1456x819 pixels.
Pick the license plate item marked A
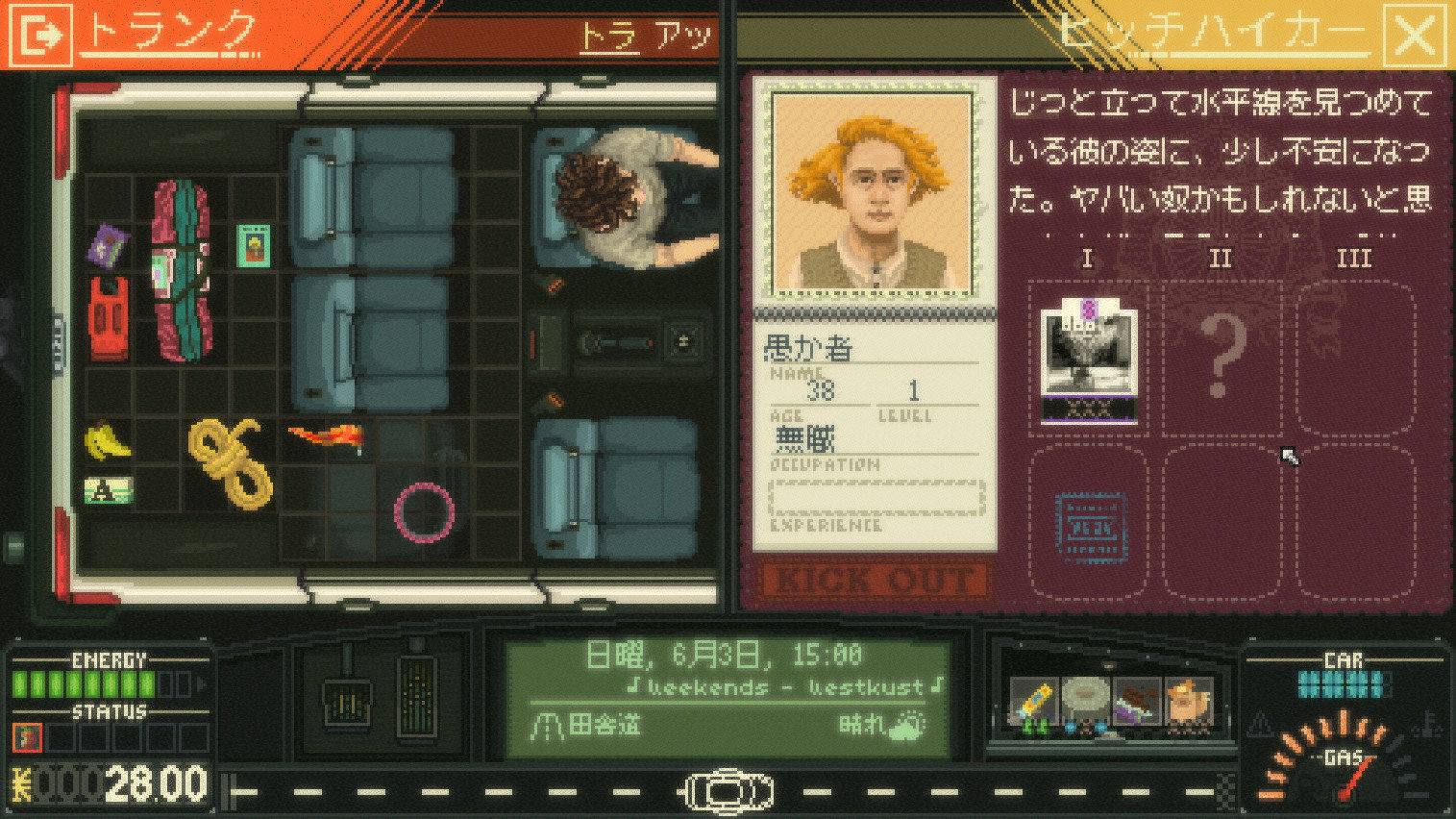(x=108, y=491)
